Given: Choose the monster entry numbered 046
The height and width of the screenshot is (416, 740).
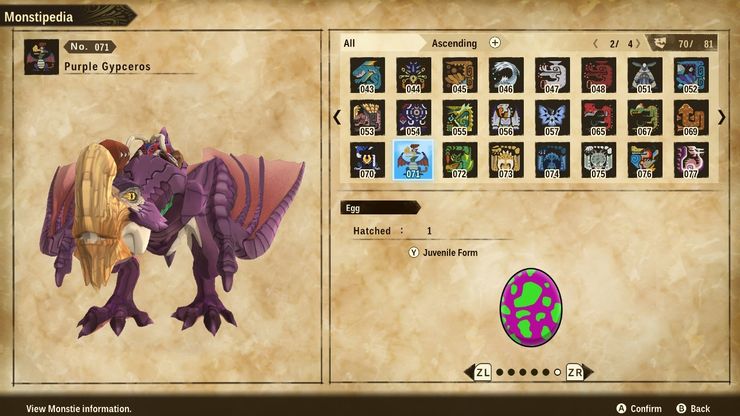Looking at the screenshot, I should point(506,75).
